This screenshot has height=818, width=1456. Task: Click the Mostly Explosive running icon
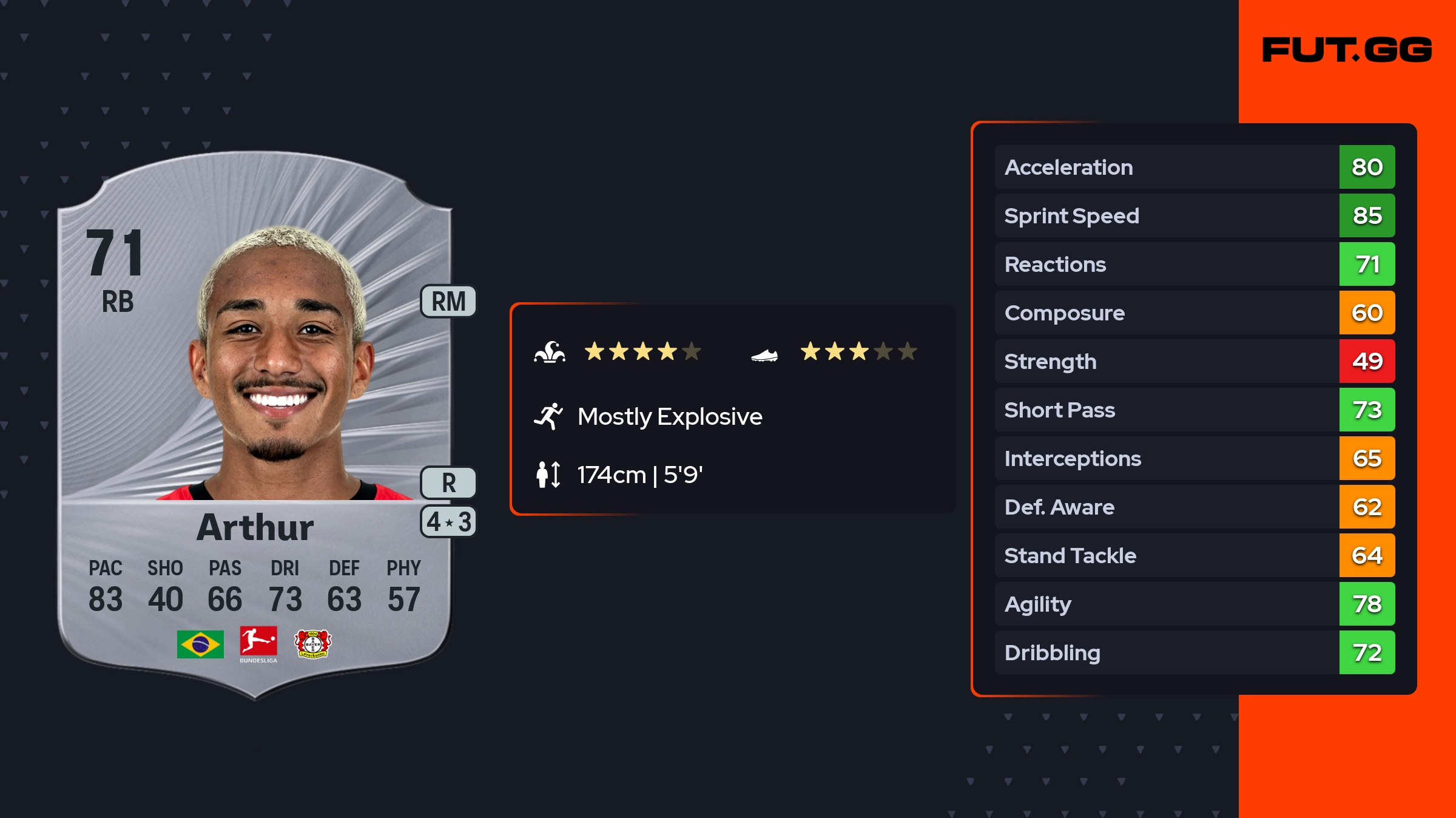pyautogui.click(x=548, y=416)
